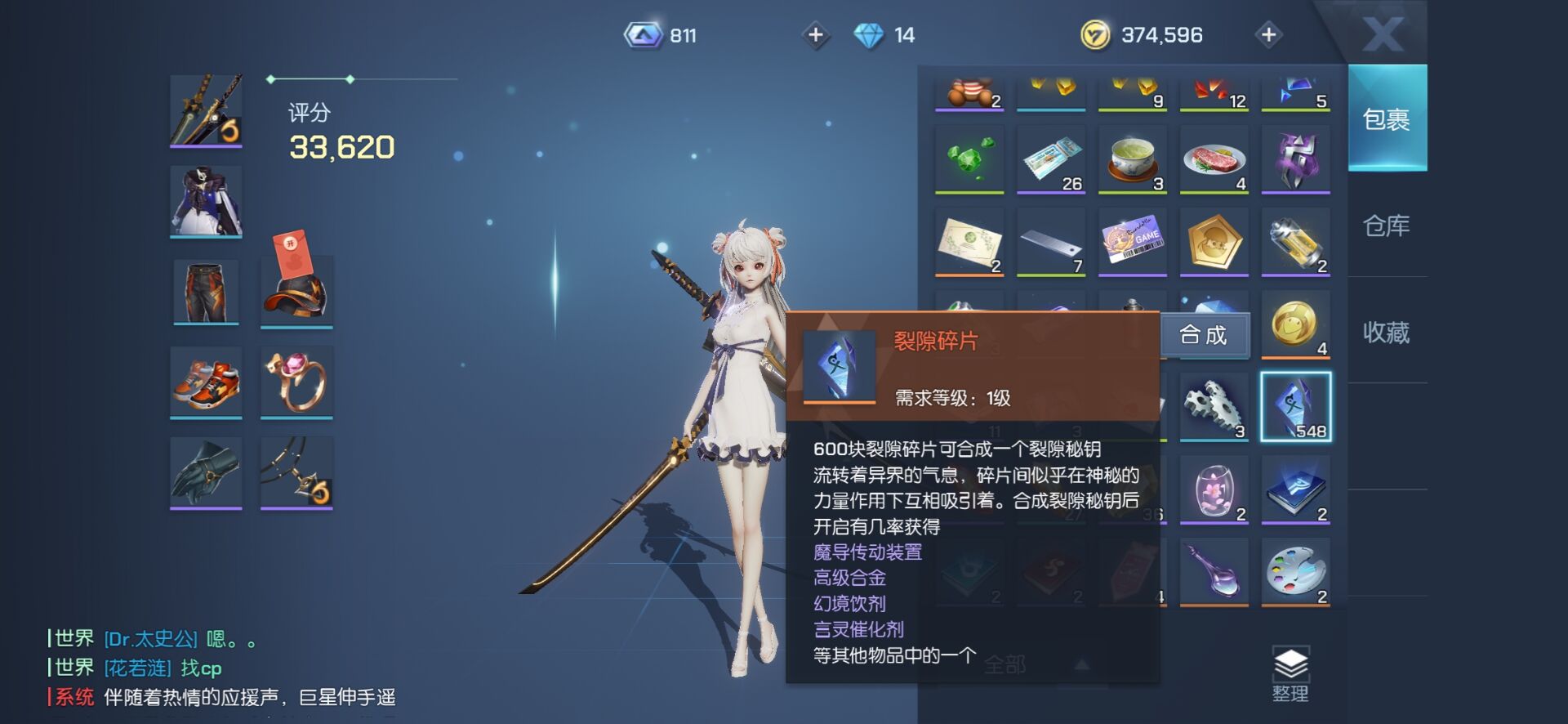Select the ring in the equipment panel

click(296, 382)
